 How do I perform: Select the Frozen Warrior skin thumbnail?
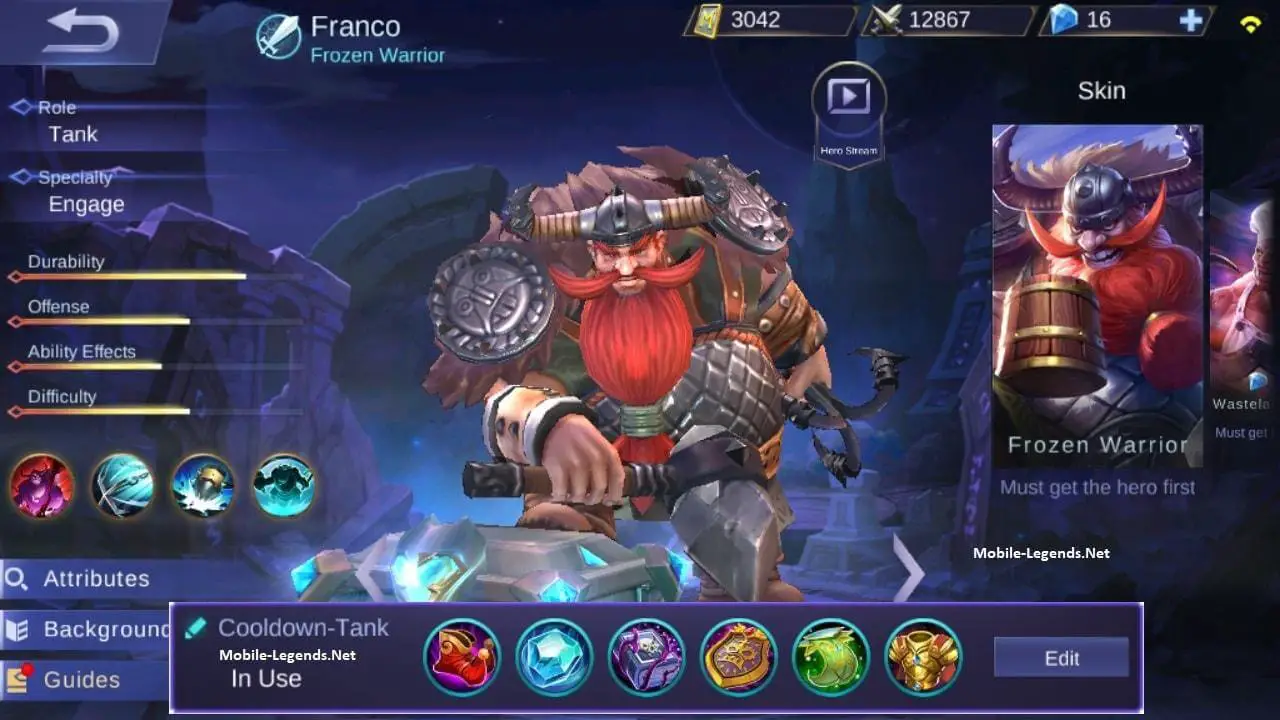(x=1097, y=290)
